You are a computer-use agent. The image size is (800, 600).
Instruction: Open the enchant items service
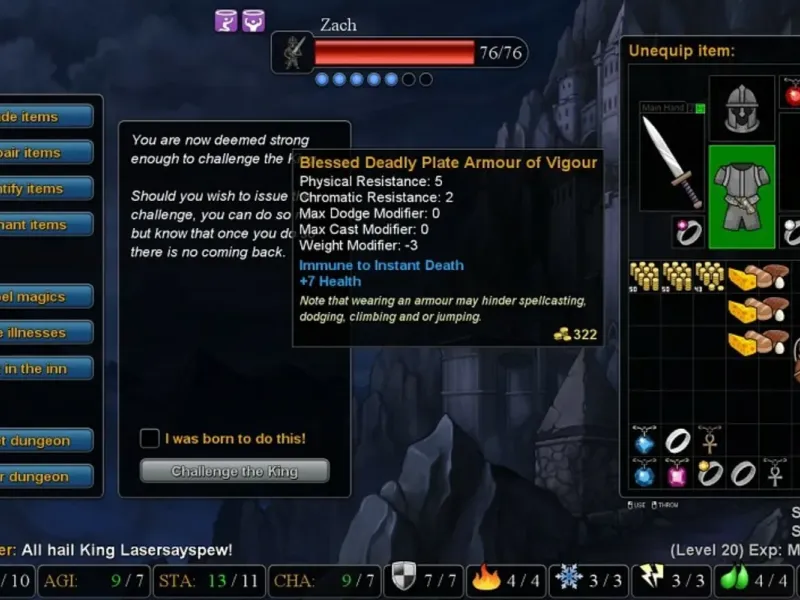tap(45, 225)
